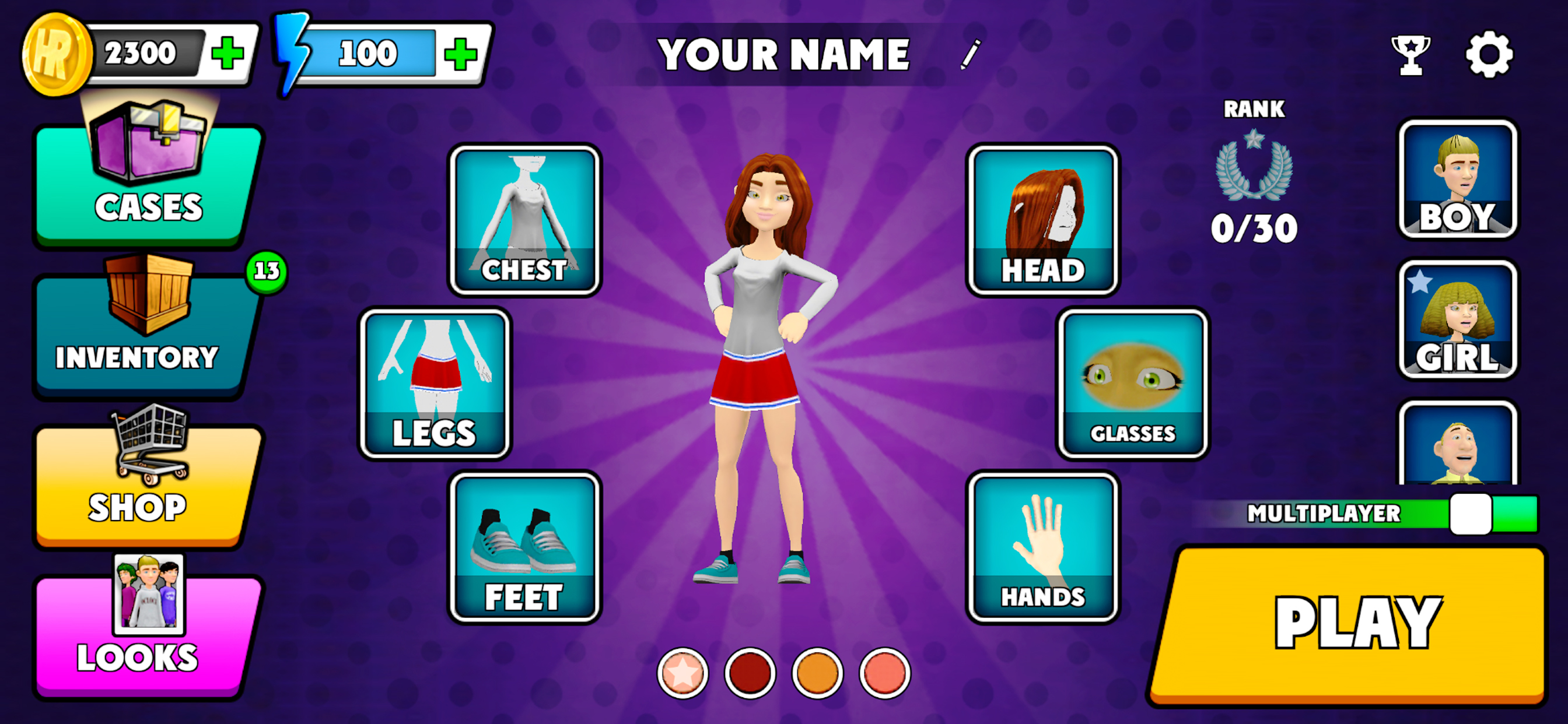The height and width of the screenshot is (724, 1568).
Task: Choose the Legs clothing slot
Action: [435, 384]
